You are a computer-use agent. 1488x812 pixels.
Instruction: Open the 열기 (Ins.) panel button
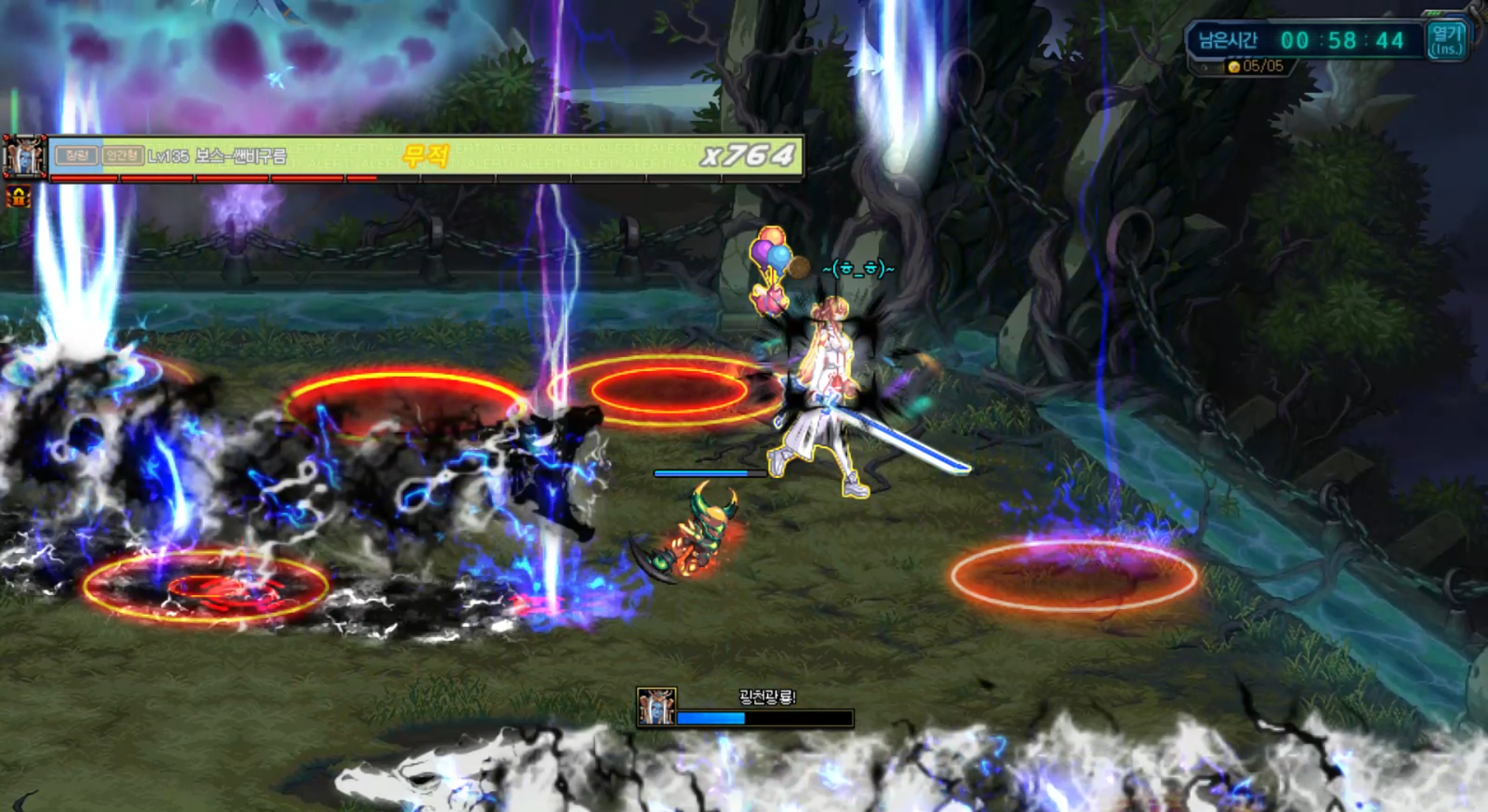click(1446, 40)
